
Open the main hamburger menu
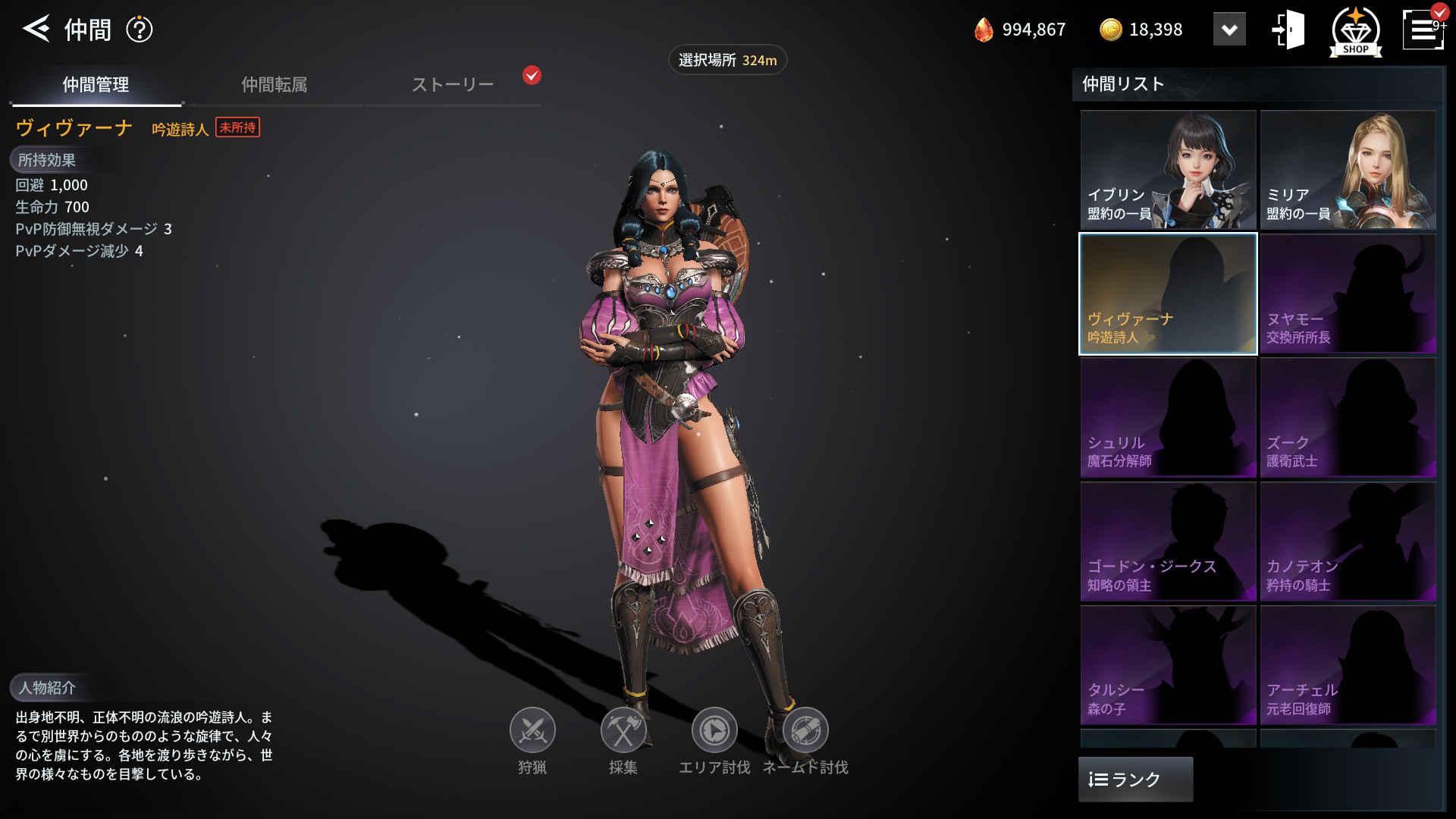click(1422, 30)
